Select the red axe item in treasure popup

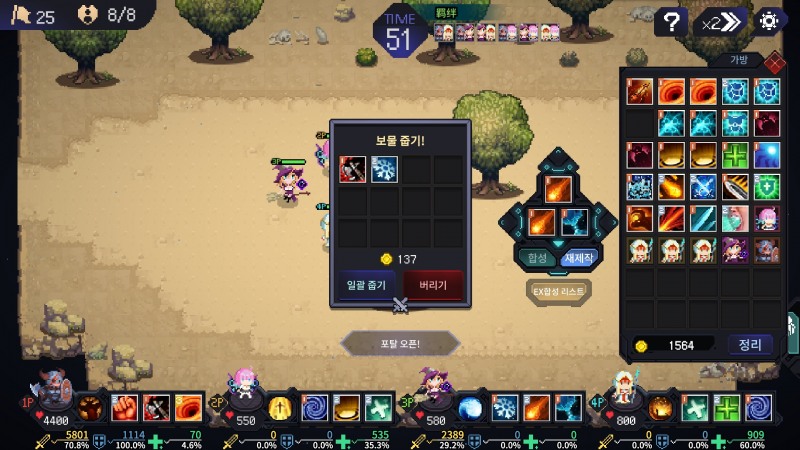(x=352, y=170)
